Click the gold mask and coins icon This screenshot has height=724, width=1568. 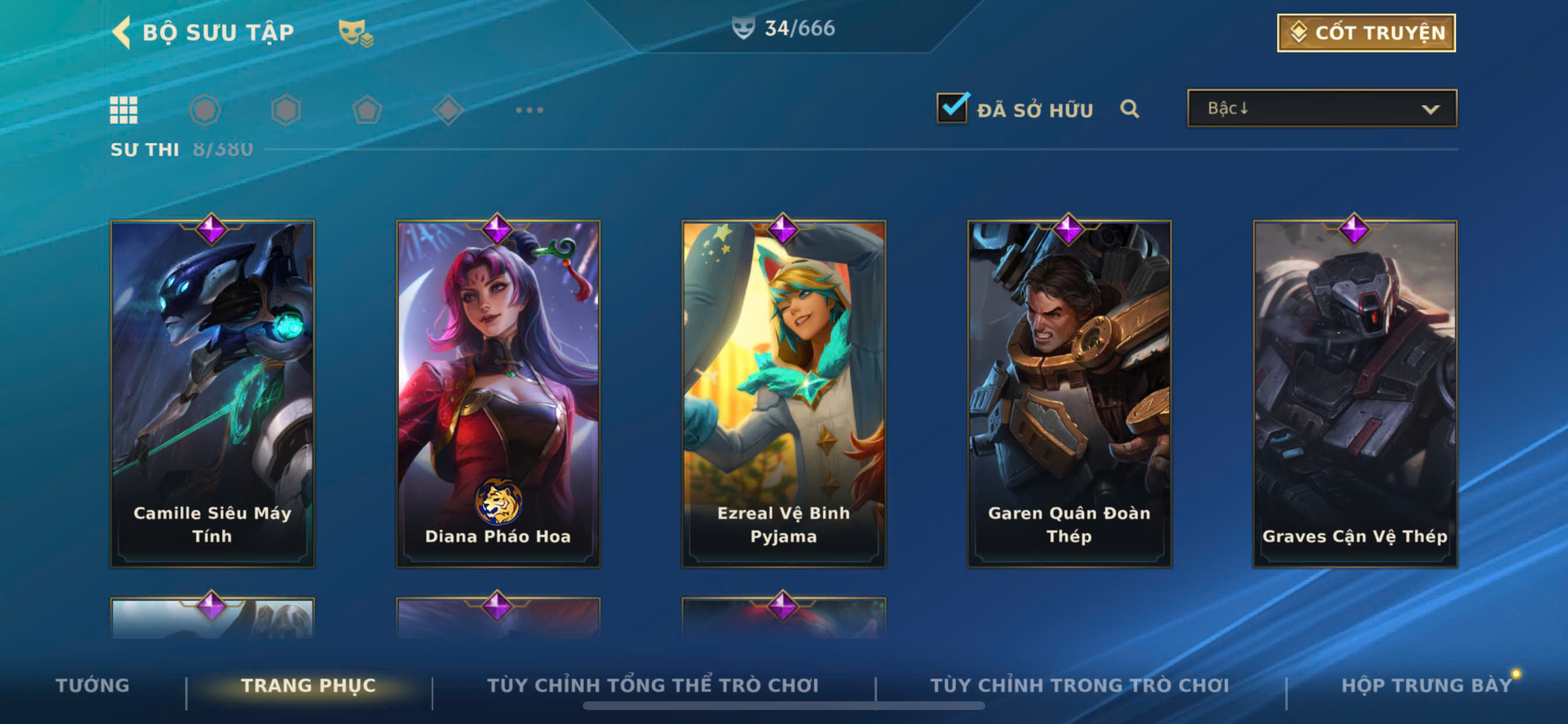[x=355, y=33]
